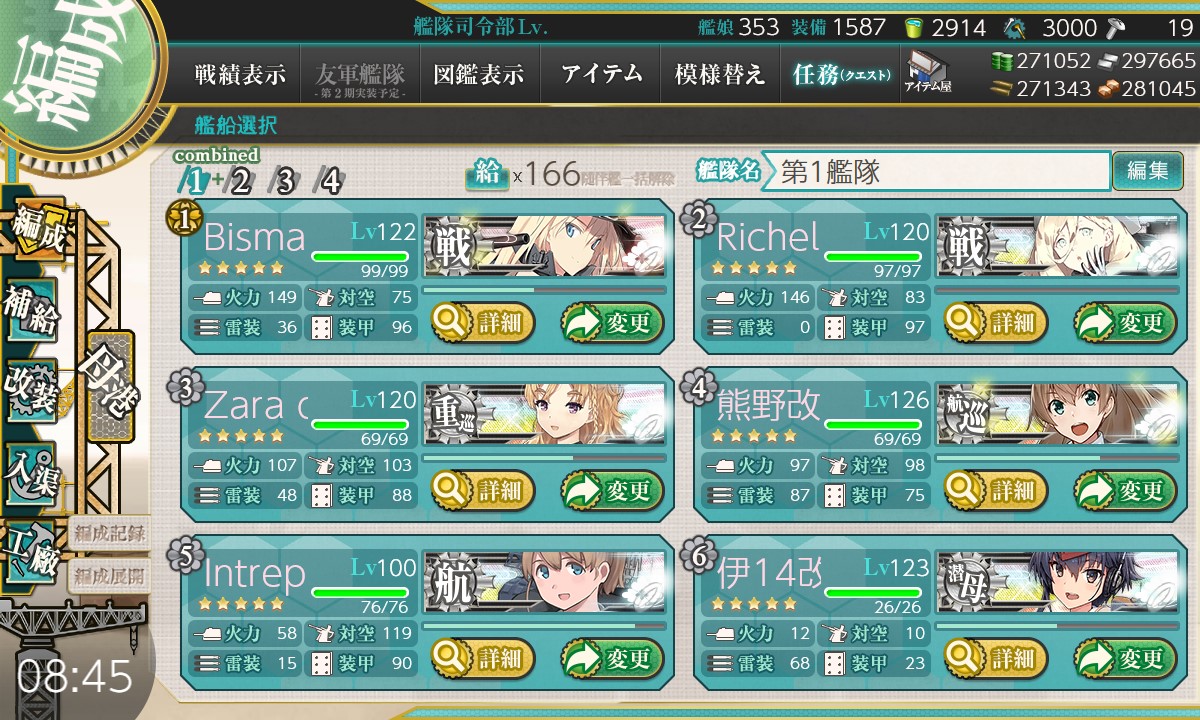
Task: Open the アイテム menu
Action: (601, 75)
